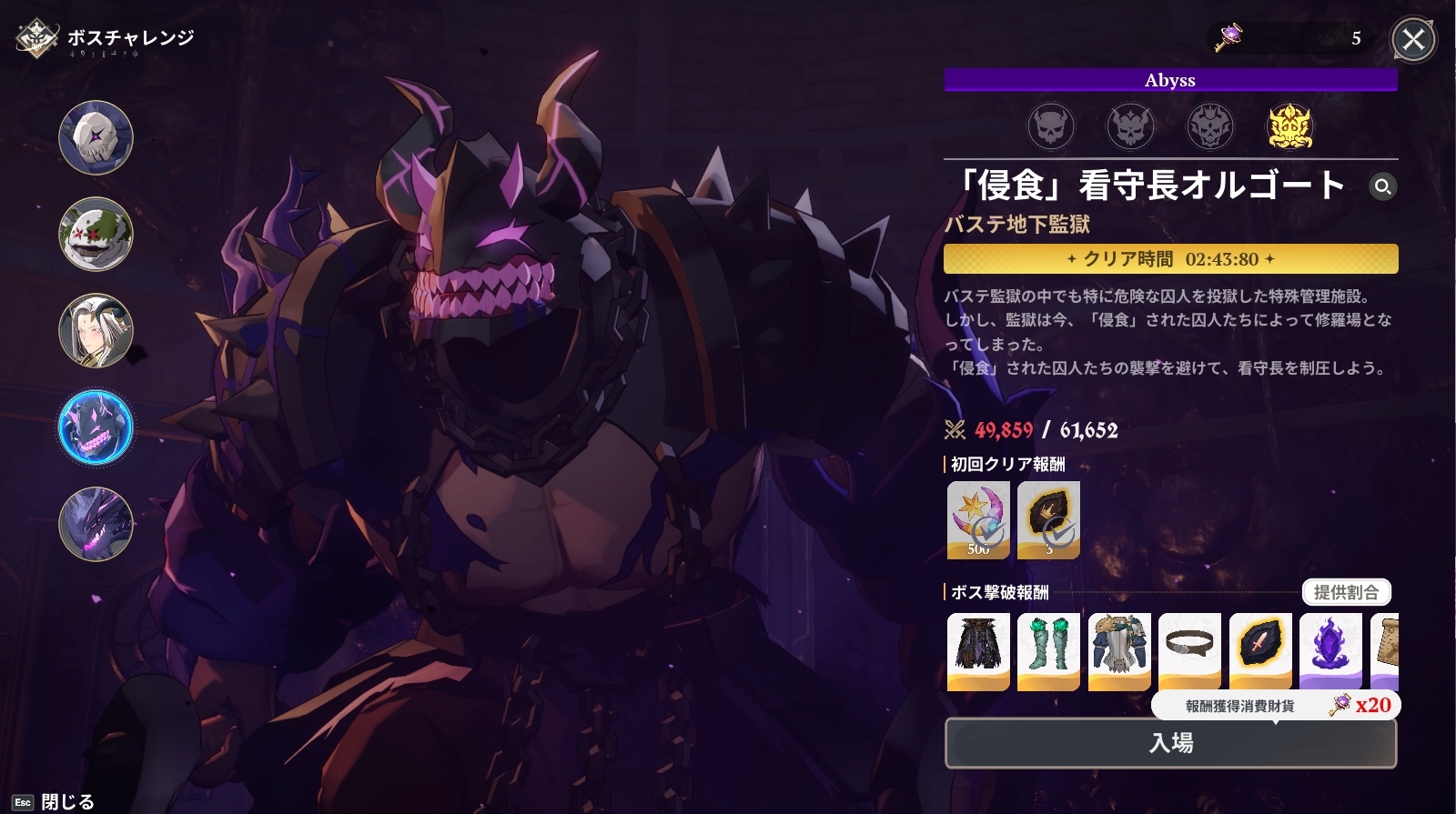The image size is (1456, 814).
Task: Inspect the black gem with sword reward
Action: click(x=1260, y=651)
